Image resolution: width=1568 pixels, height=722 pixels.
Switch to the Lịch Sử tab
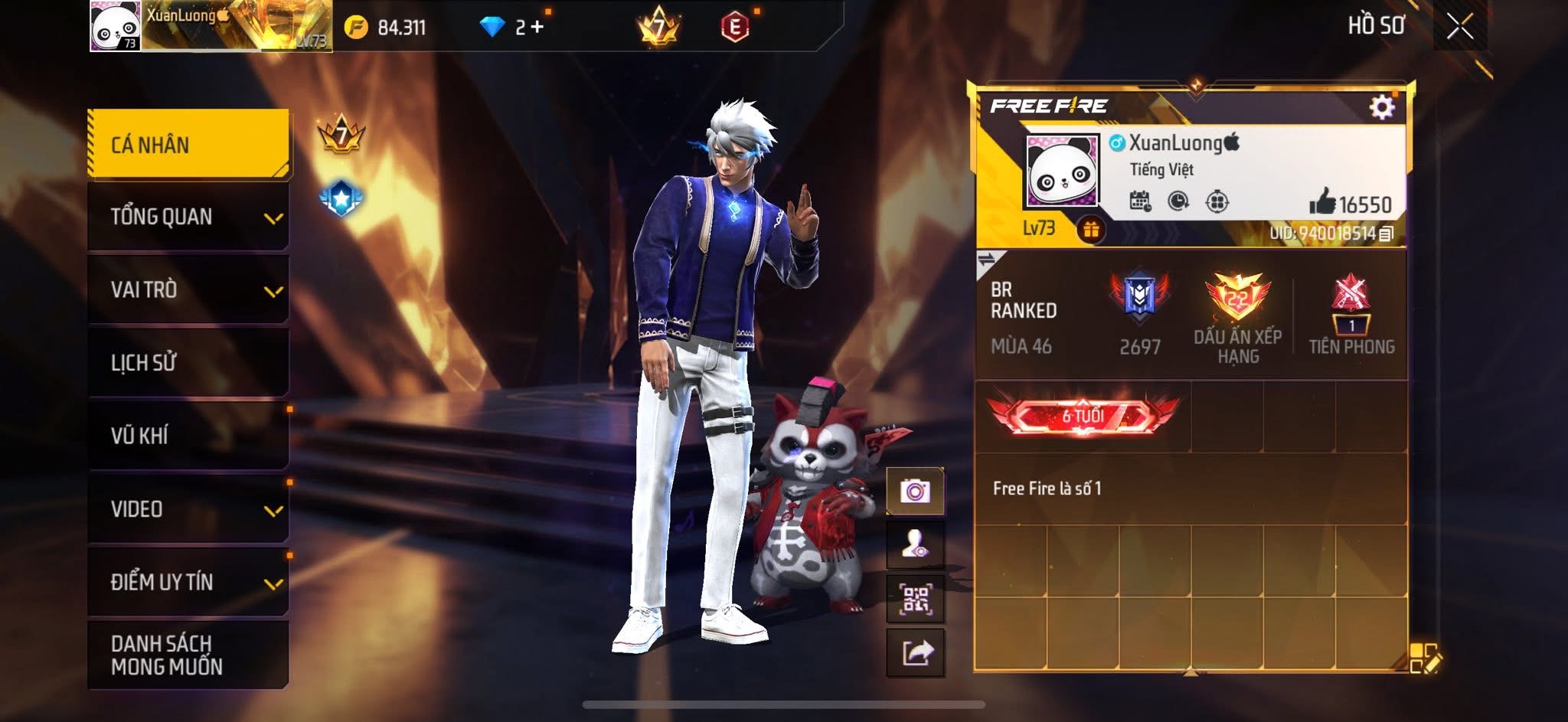point(188,362)
